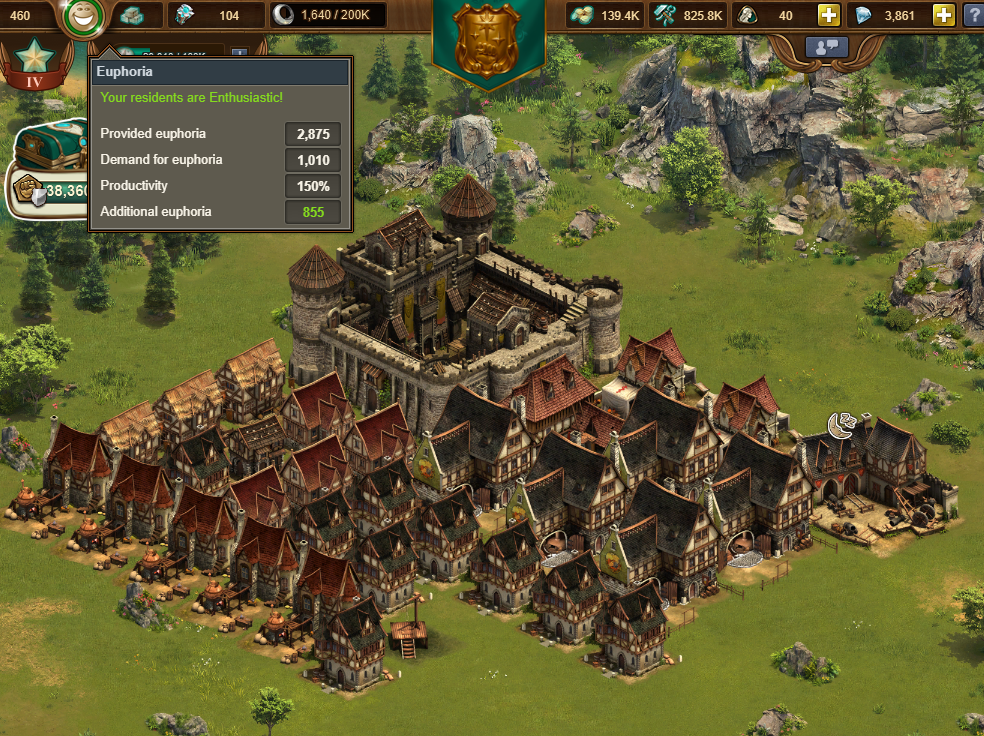Add more diamonds with the plus button
Screen dimensions: 984x736
943,15
